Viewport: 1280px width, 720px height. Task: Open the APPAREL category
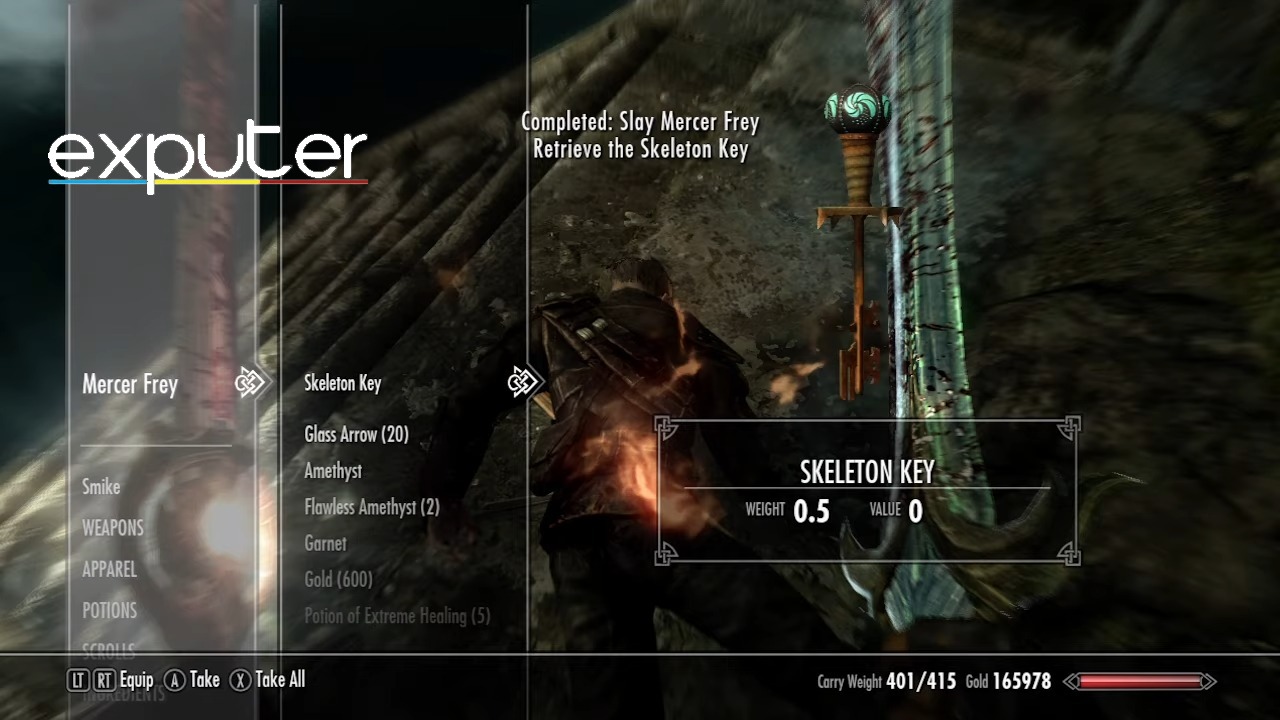click(110, 570)
